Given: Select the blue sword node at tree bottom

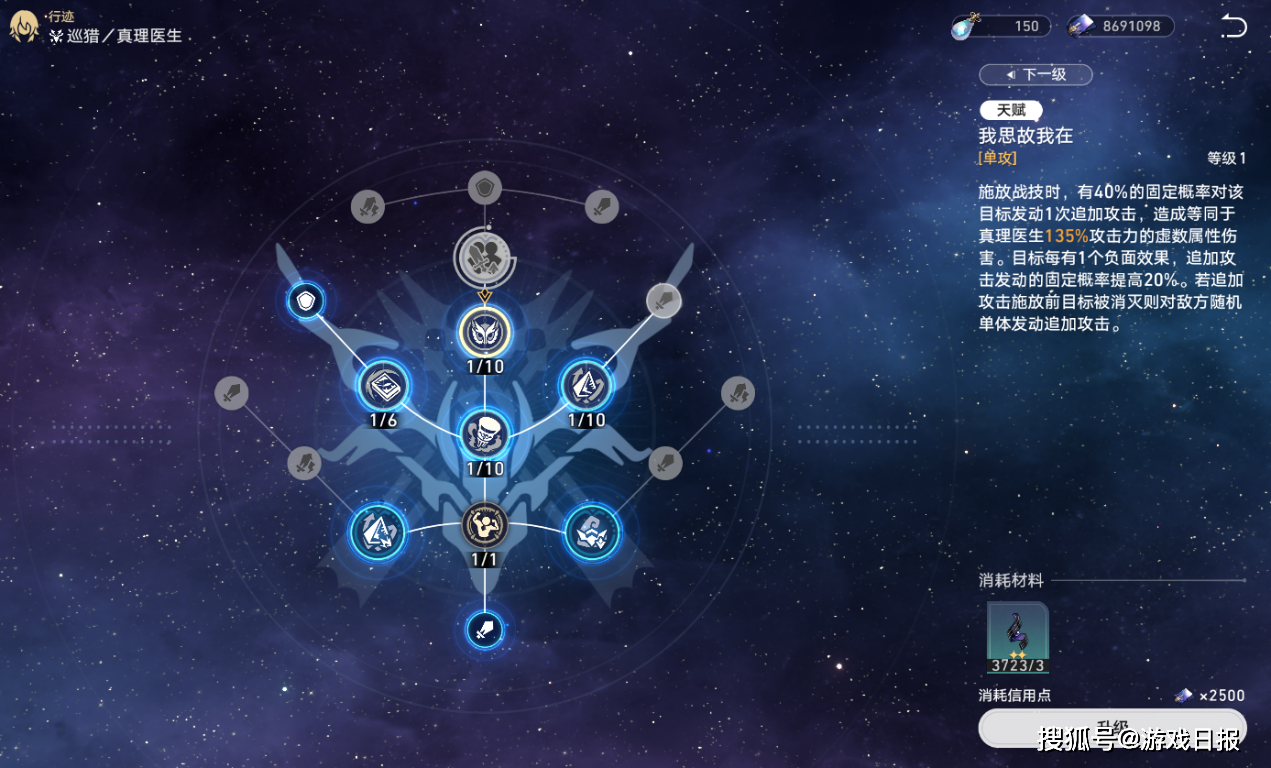Looking at the screenshot, I should tap(485, 630).
